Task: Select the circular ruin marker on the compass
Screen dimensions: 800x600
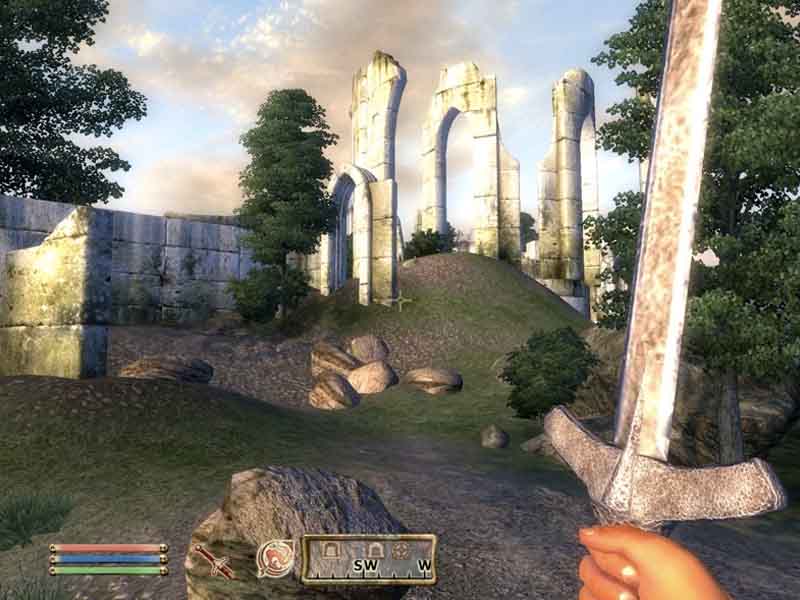Action: pyautogui.click(x=401, y=551)
